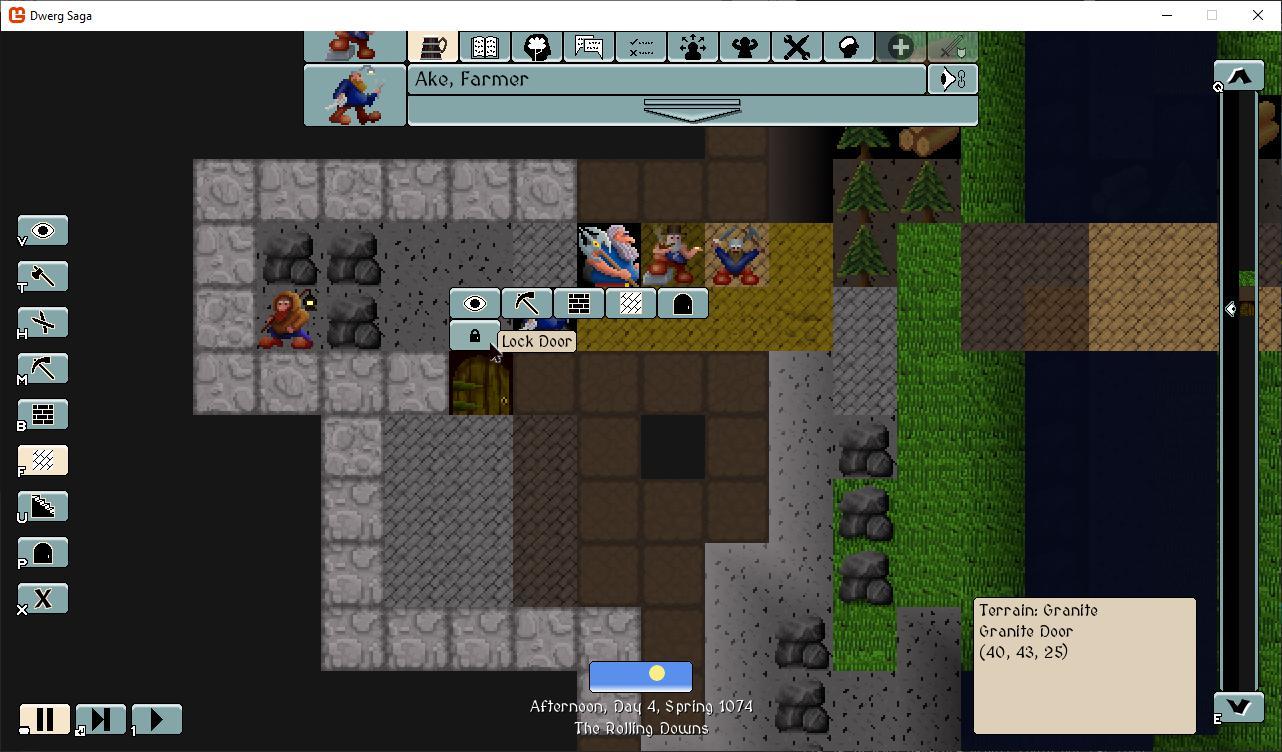This screenshot has height=752, width=1282.
Task: Click the green plus button in the toolbar
Action: 898,46
